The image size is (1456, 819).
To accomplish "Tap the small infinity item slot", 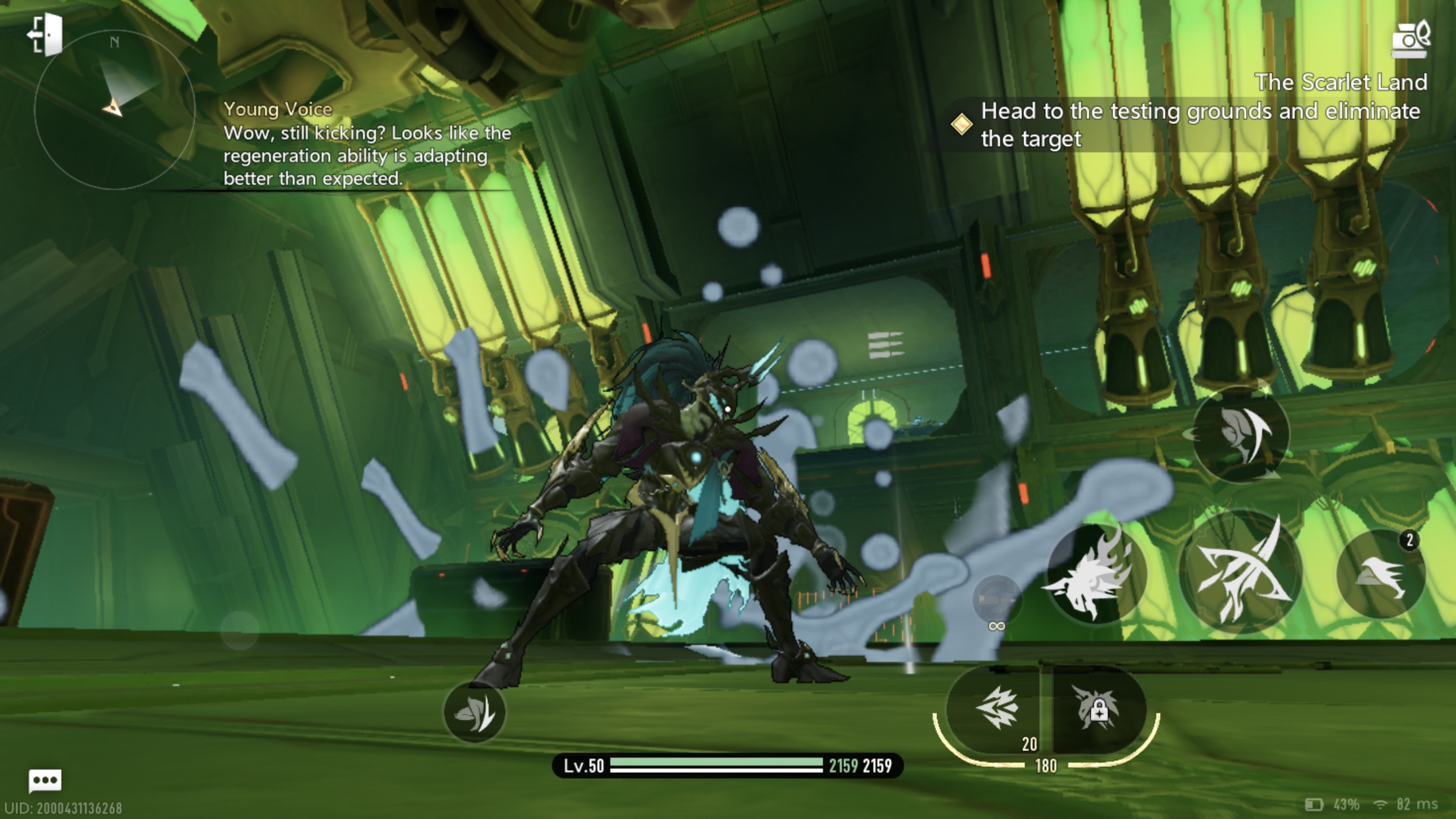I will tap(996, 601).
